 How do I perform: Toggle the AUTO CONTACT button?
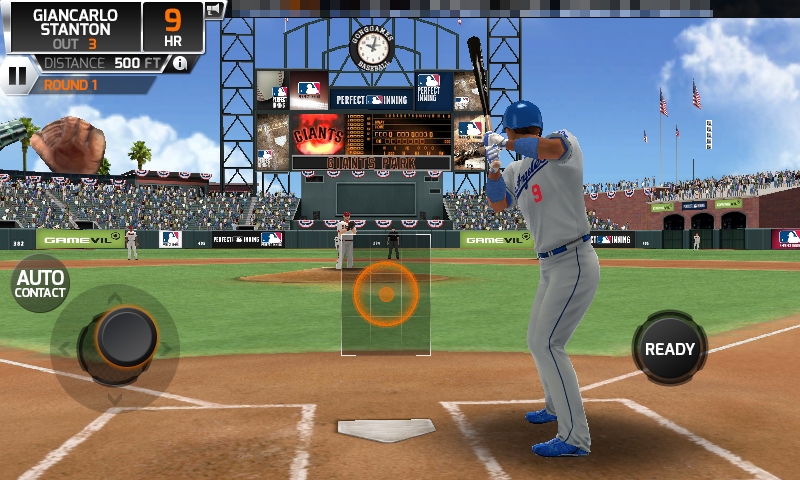point(40,284)
